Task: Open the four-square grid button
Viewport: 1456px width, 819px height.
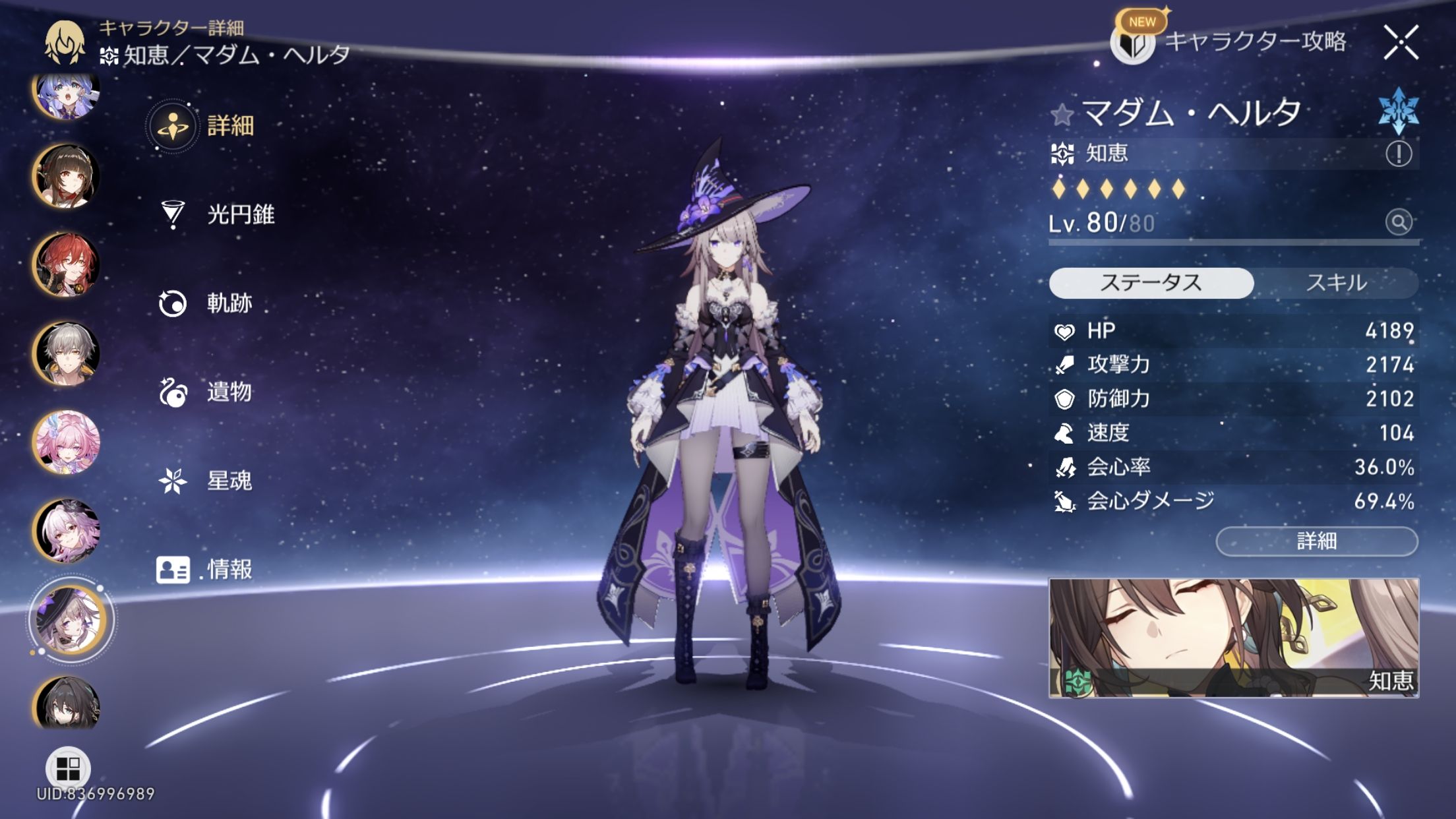Action: 68,768
